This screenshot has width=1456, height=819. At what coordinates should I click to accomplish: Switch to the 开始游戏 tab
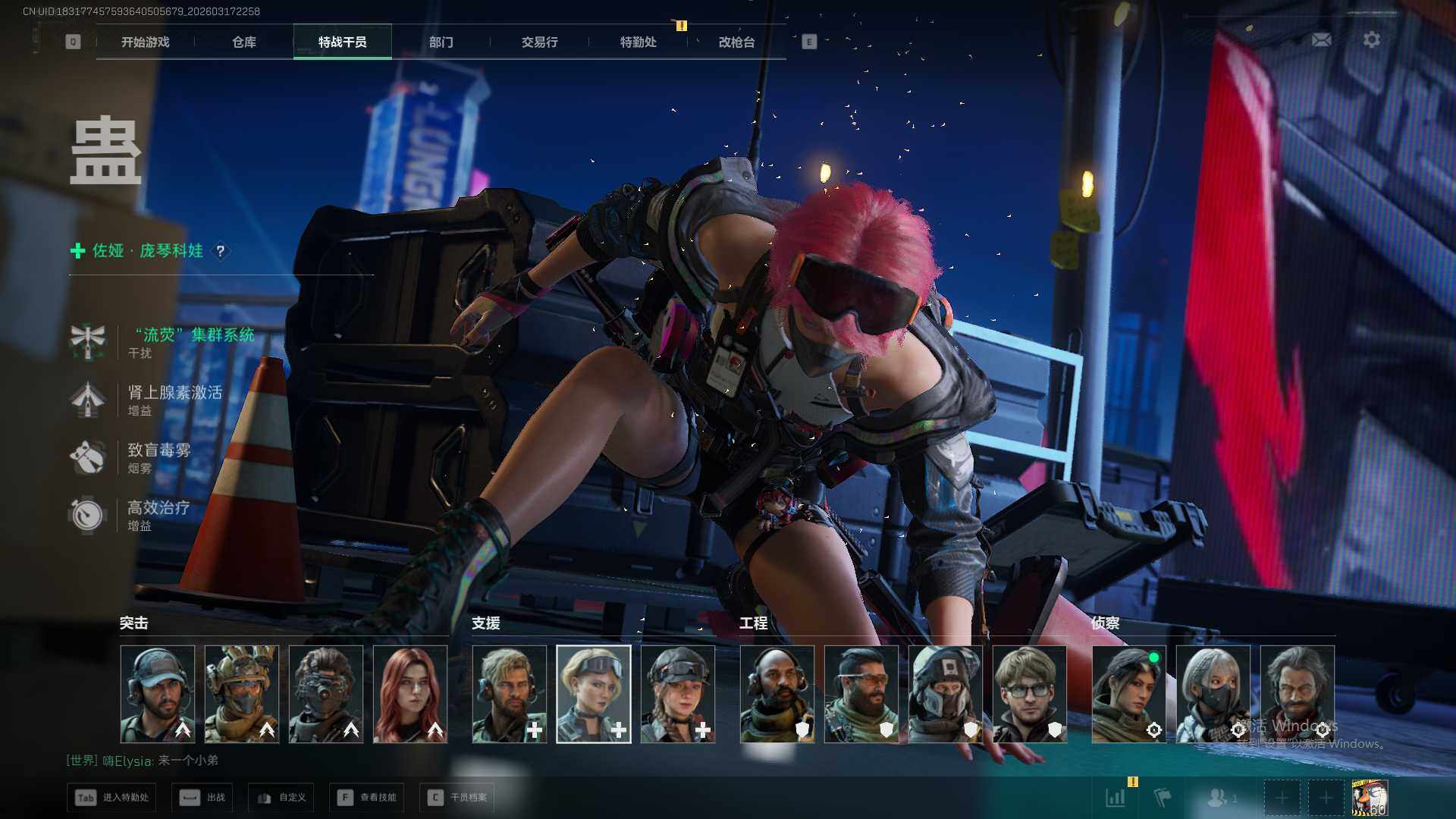click(145, 42)
